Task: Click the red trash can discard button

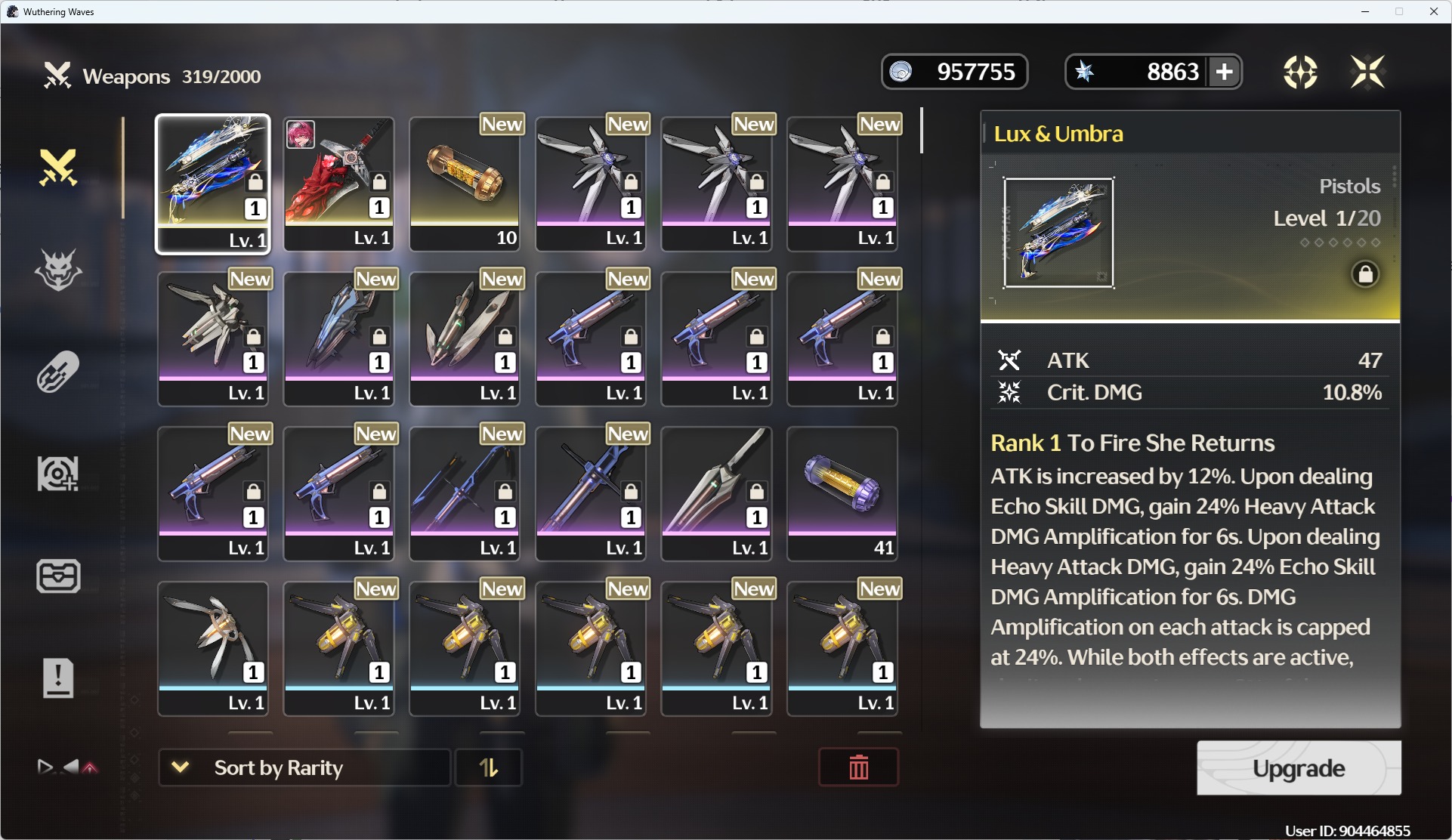Action: 858,767
